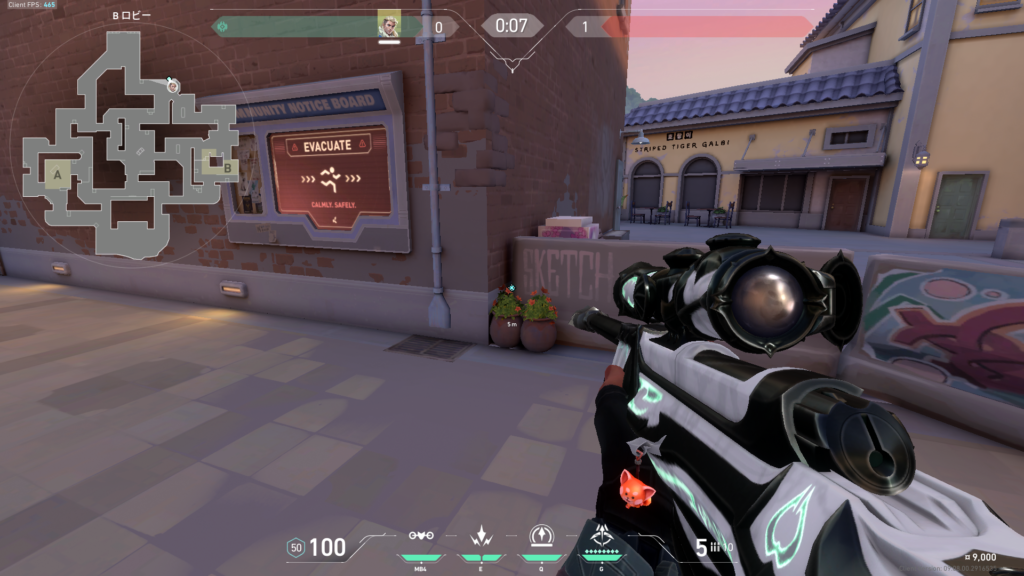Click the agent portrait in the top bar
Image resolution: width=1024 pixels, height=576 pixels.
389,26
